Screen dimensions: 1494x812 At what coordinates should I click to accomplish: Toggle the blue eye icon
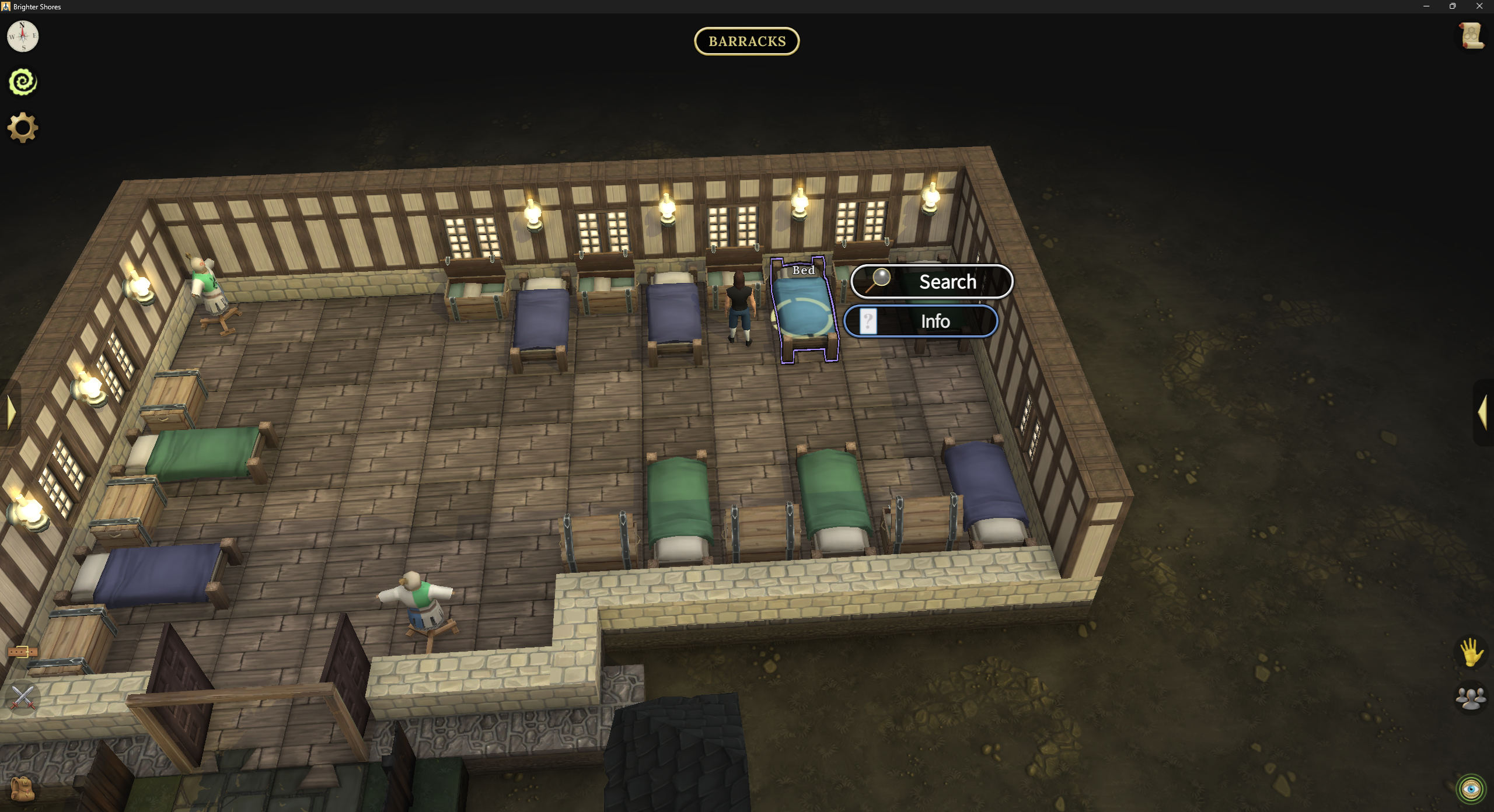click(x=1471, y=789)
